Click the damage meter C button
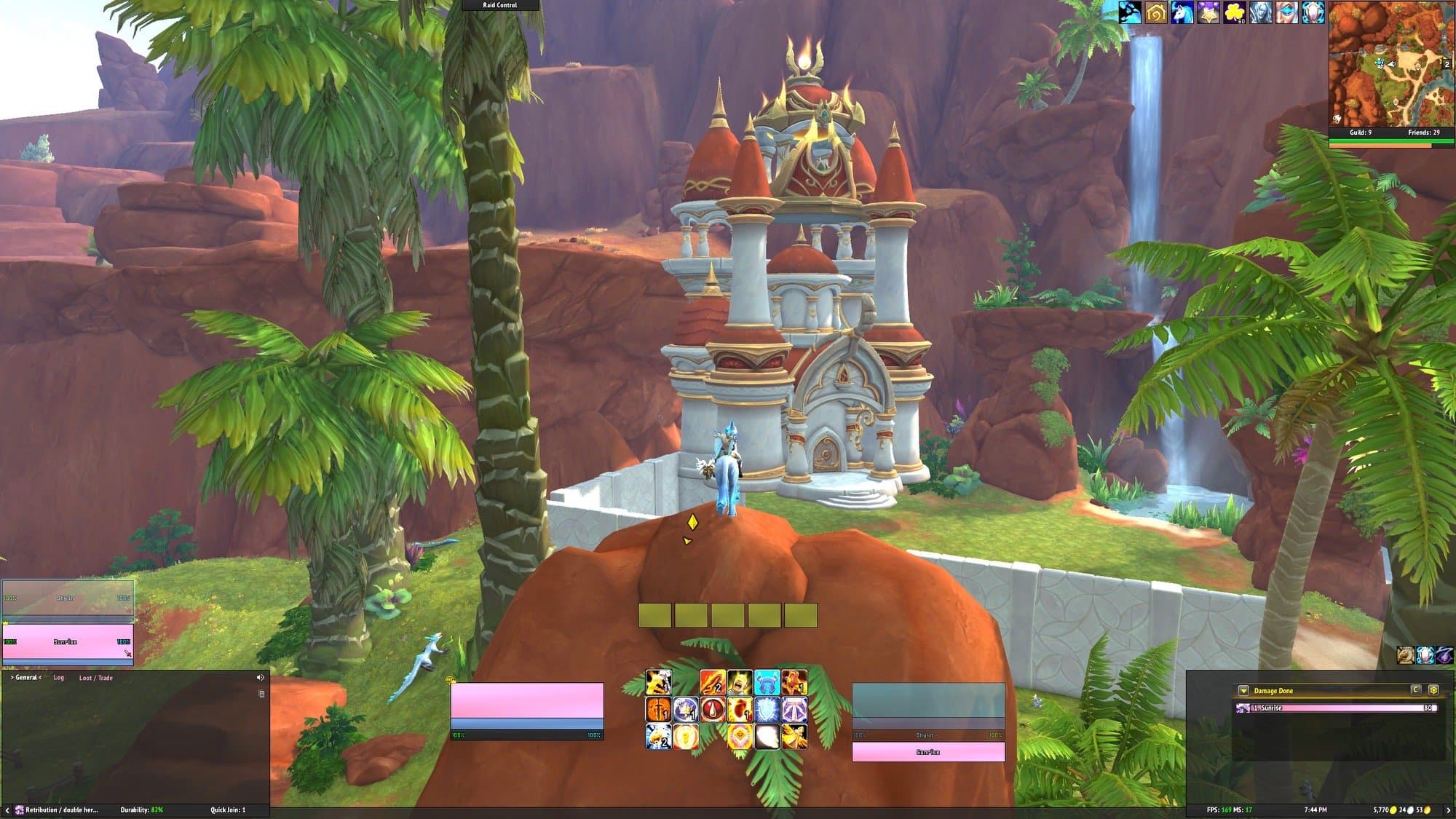This screenshot has width=1456, height=819. tap(1416, 690)
